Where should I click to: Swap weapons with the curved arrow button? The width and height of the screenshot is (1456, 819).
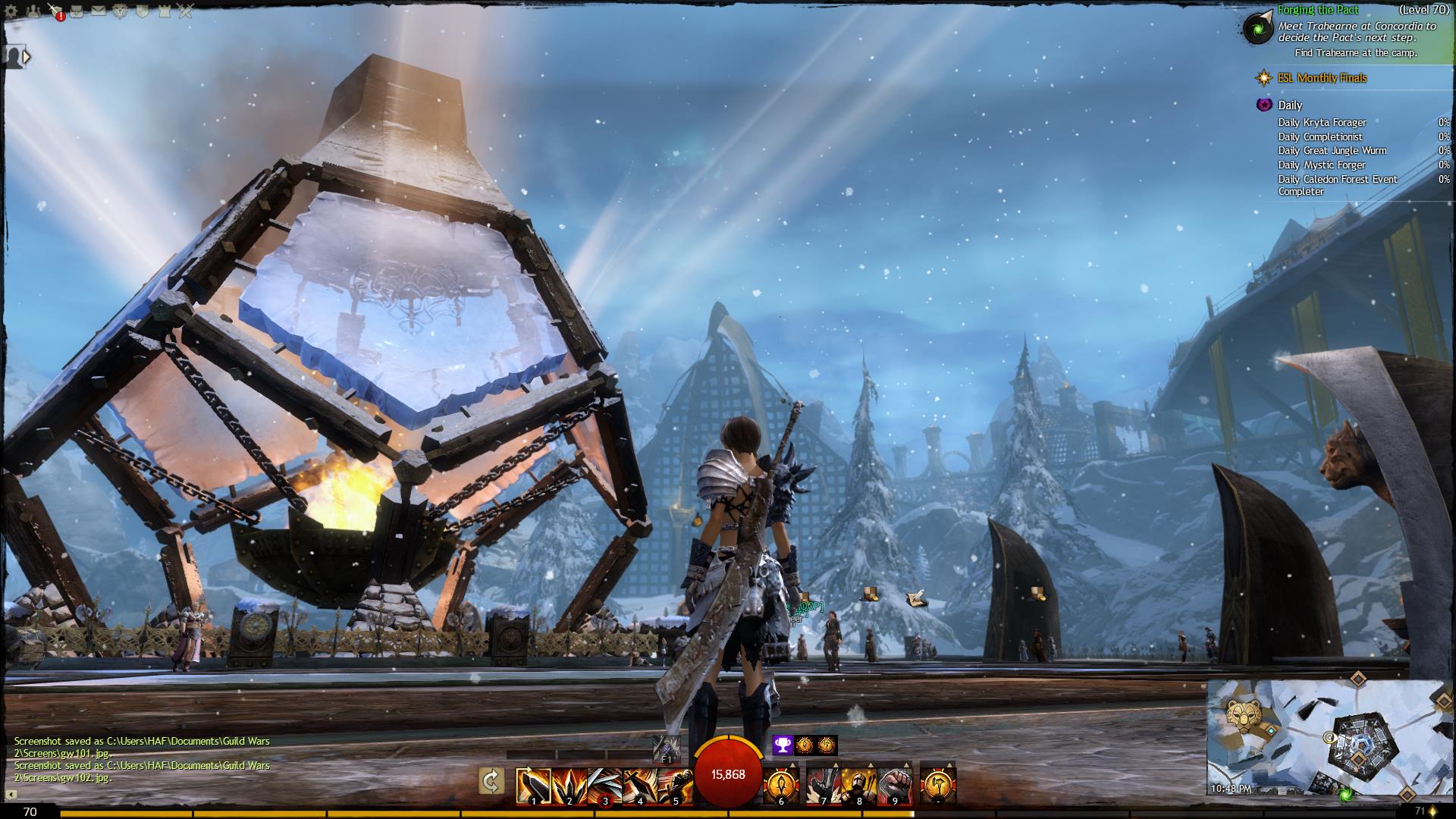[491, 781]
